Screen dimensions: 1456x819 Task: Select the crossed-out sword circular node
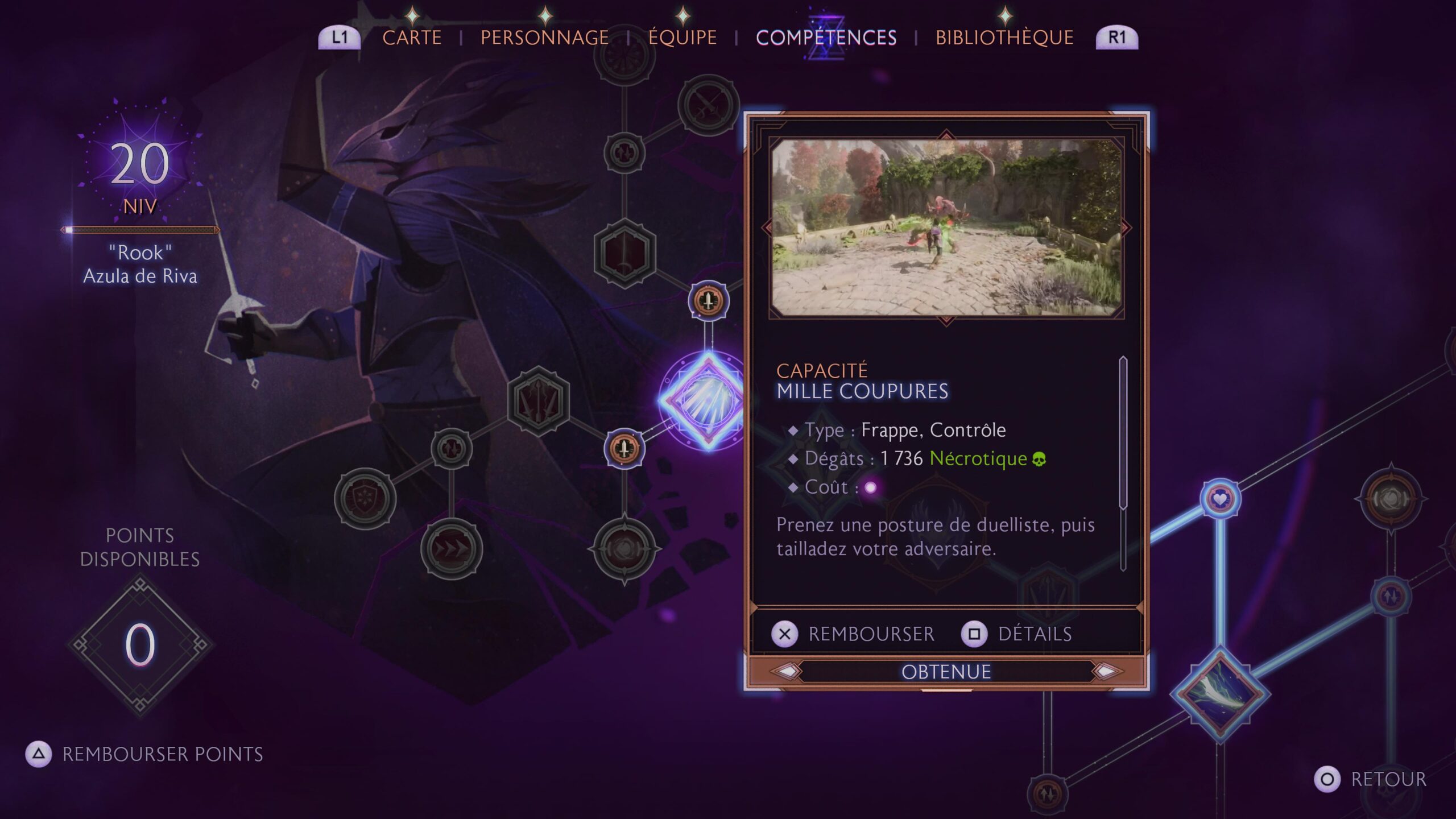[708, 105]
